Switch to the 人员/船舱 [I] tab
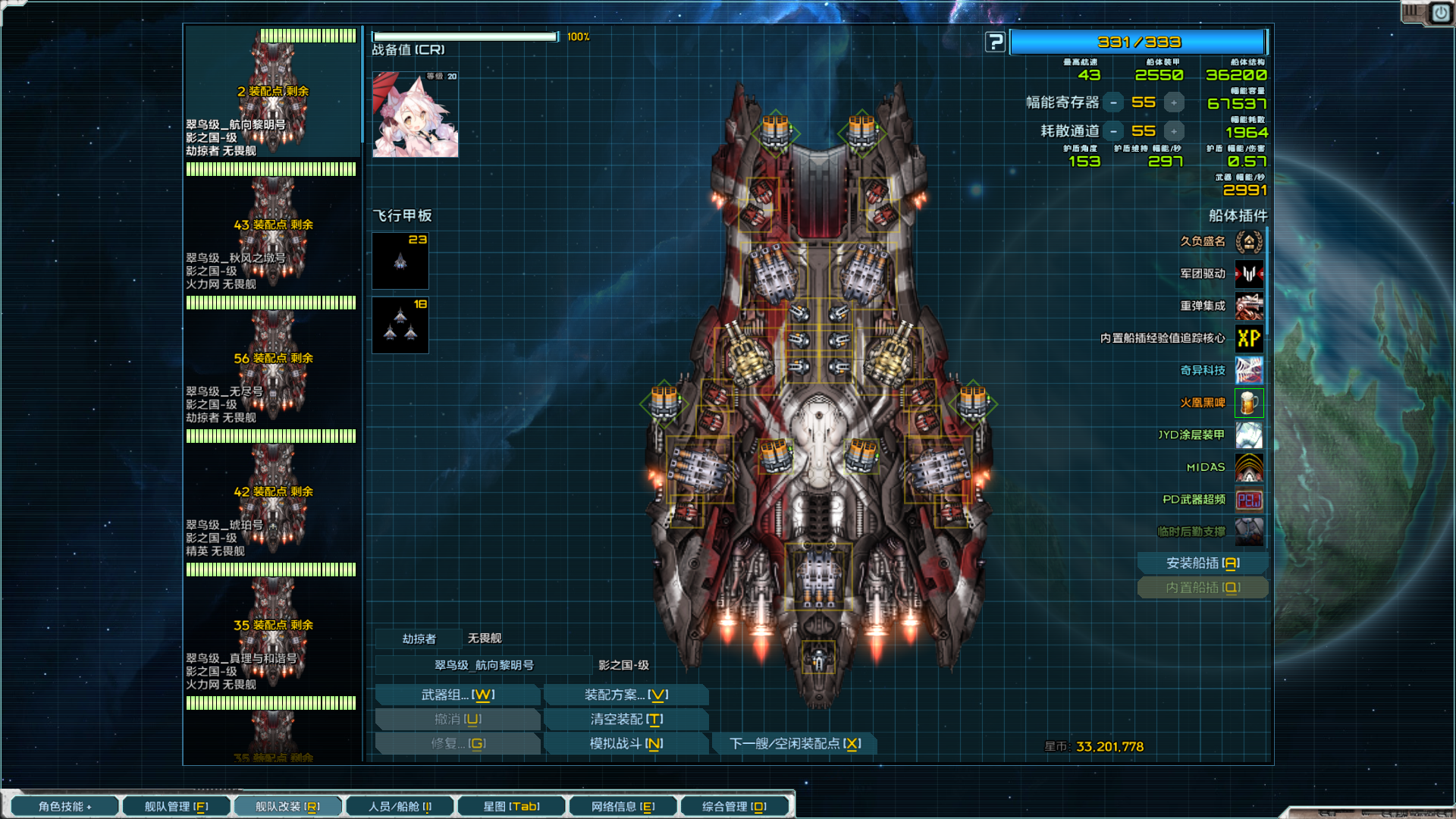Viewport: 1456px width, 819px height. click(x=400, y=806)
